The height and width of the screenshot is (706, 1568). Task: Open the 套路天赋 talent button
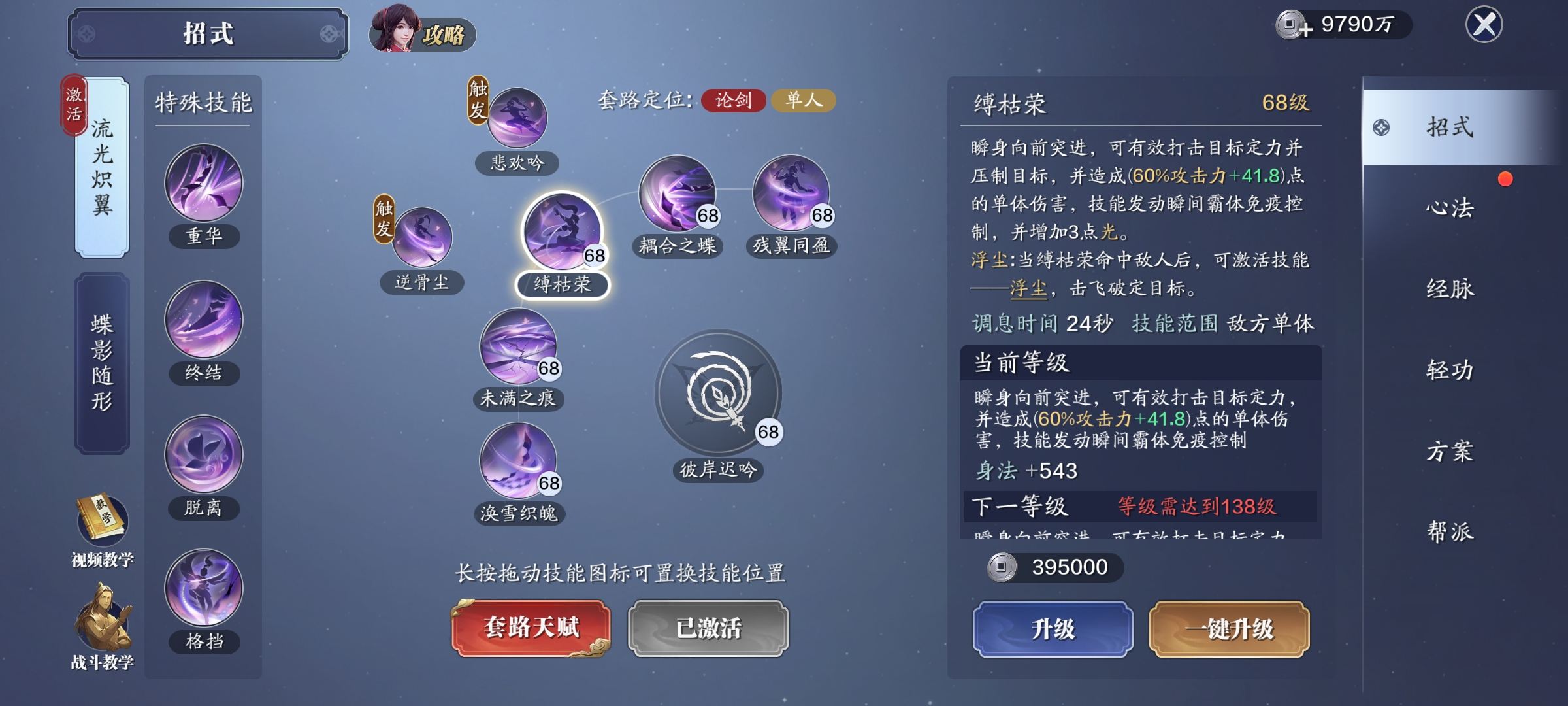pos(531,628)
